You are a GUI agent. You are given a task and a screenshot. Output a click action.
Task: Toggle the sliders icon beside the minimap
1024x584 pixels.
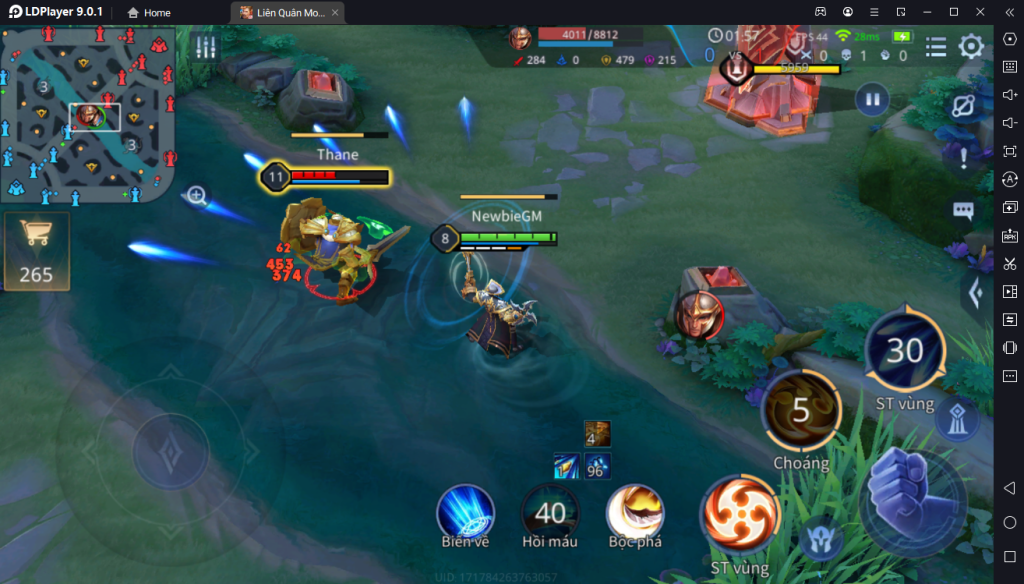click(x=206, y=47)
